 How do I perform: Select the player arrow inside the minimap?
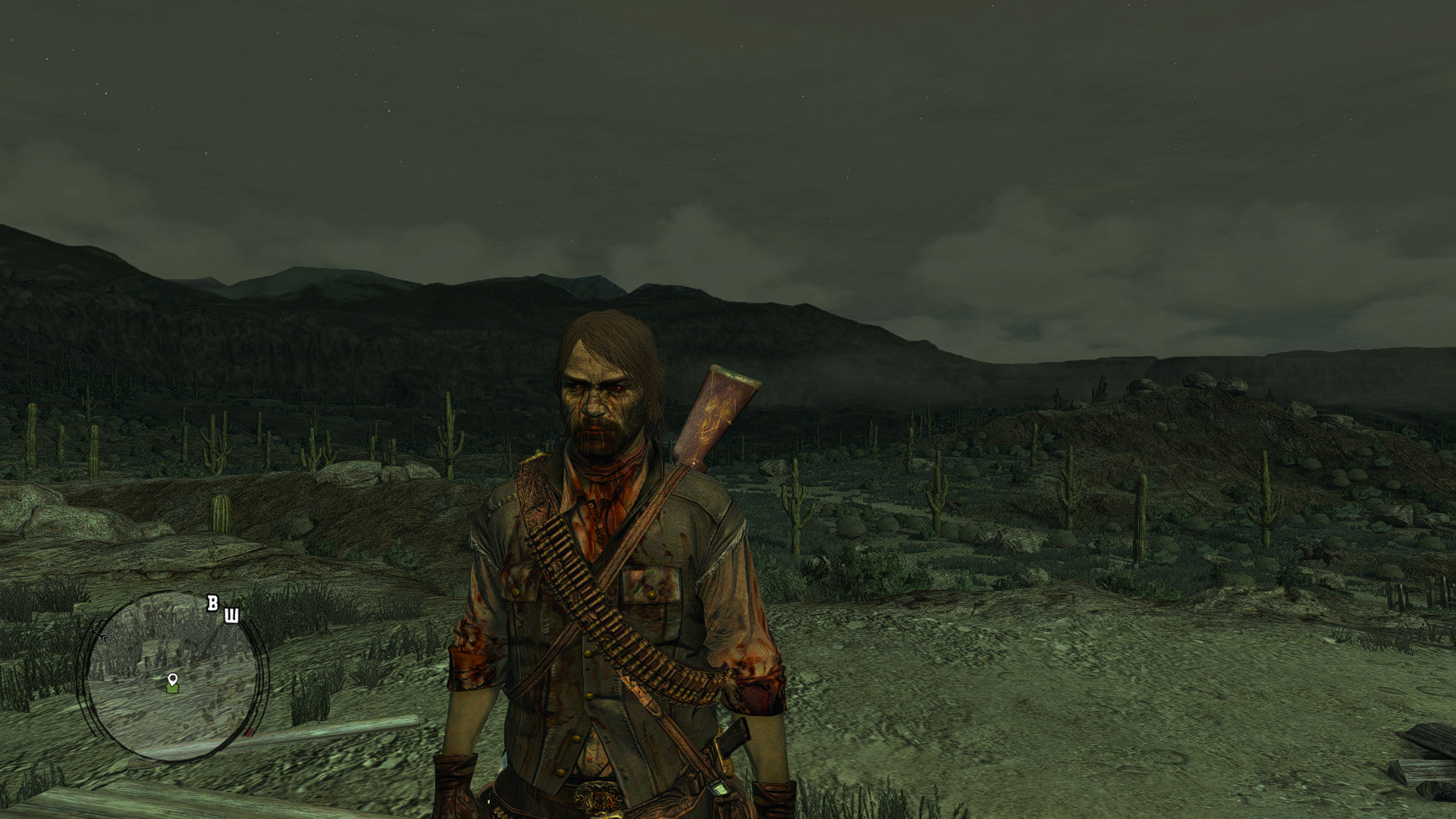(x=99, y=635)
